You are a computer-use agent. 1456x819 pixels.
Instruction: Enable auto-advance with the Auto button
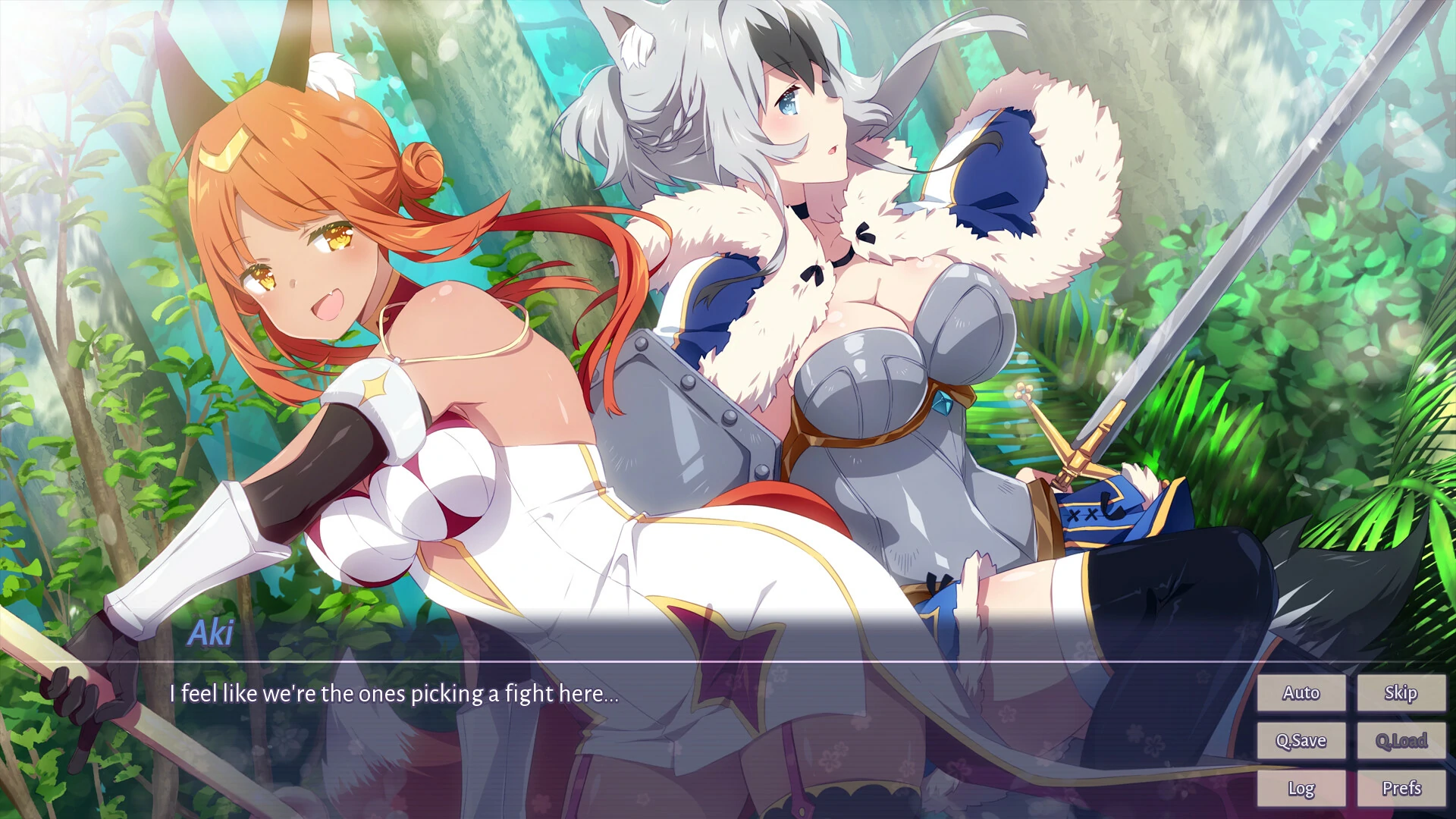coord(1301,692)
